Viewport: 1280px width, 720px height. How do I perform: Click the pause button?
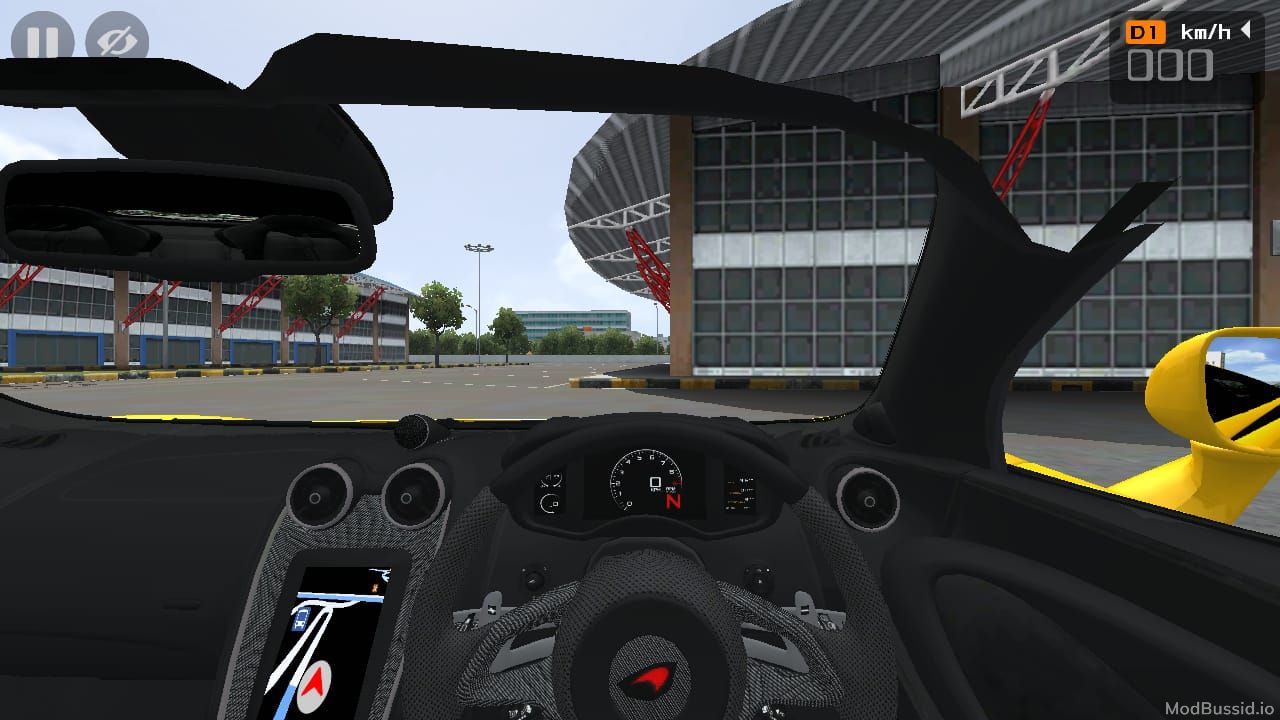(42, 40)
